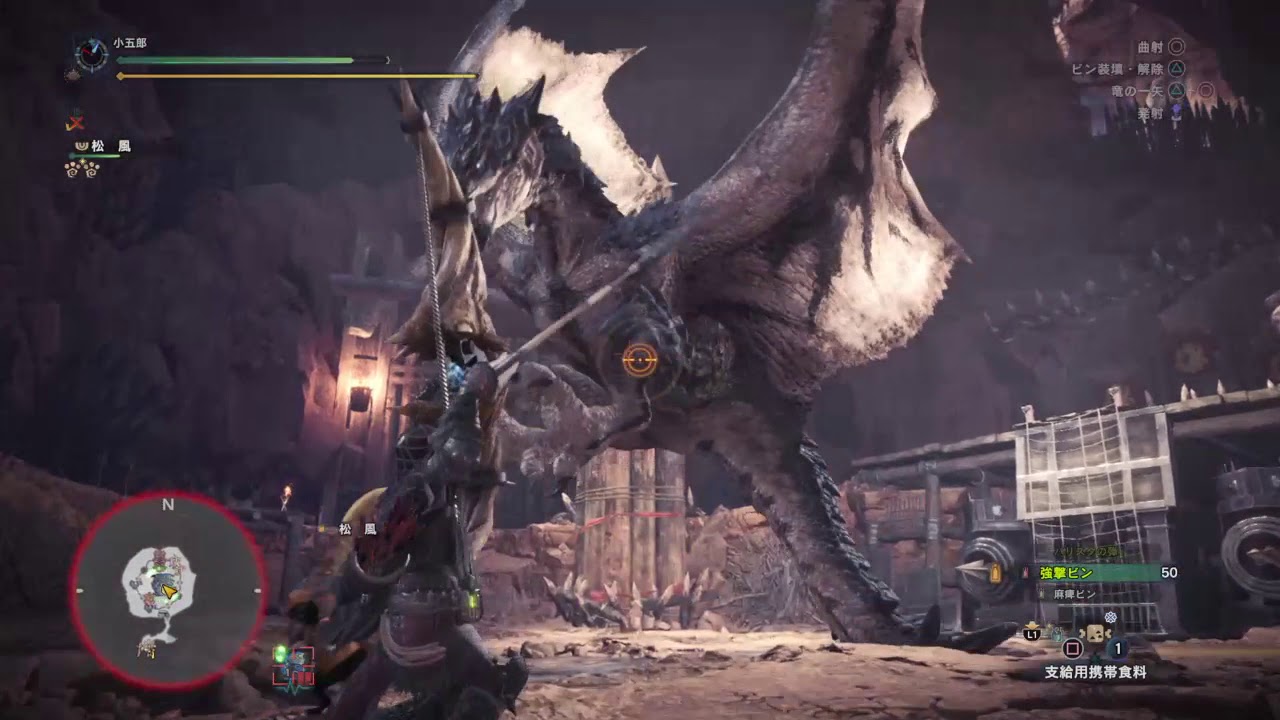Click the crossed-out status icon under the clock

pos(75,123)
